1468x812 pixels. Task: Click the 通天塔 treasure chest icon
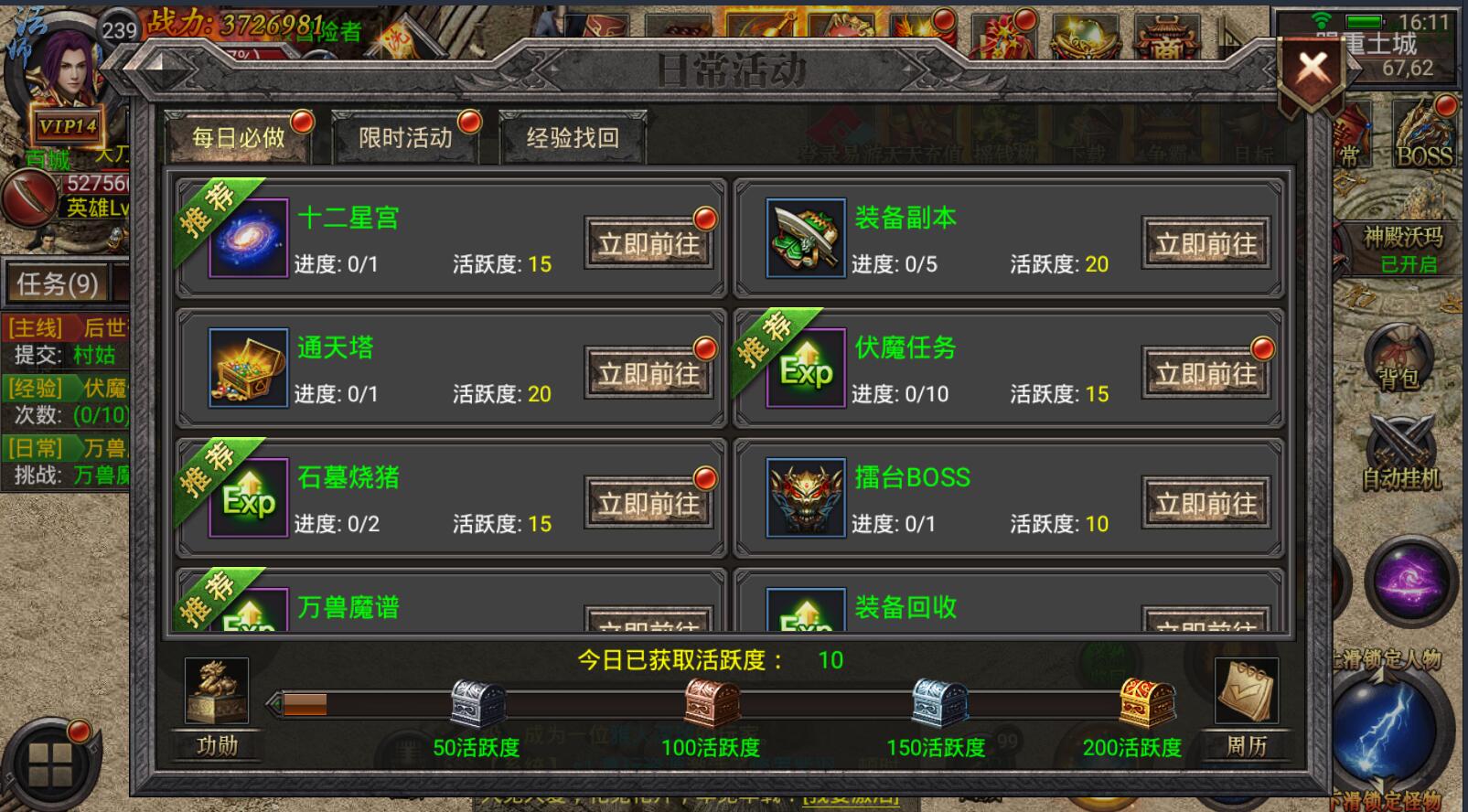click(x=245, y=369)
